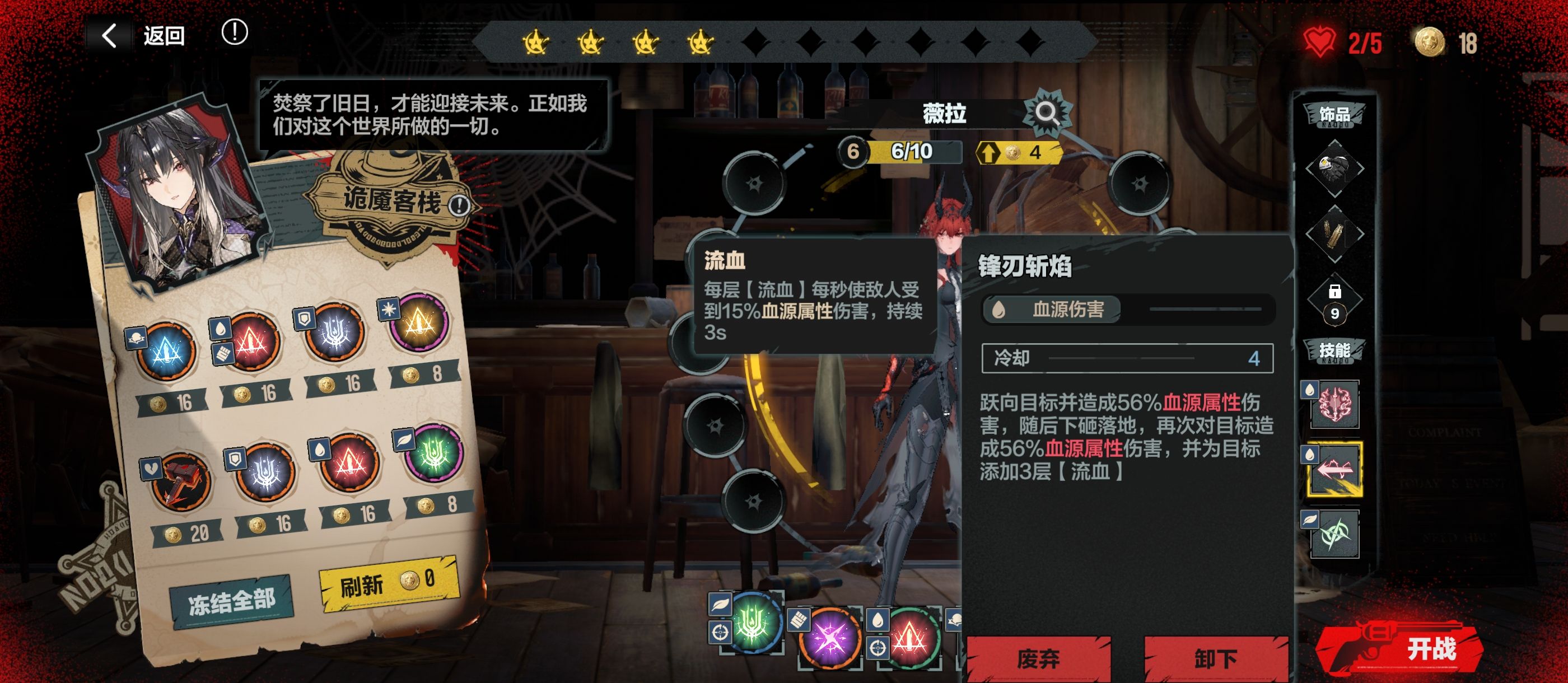Select the bullets accessory slot
Screen dimensions: 1568x683
pos(1334,234)
